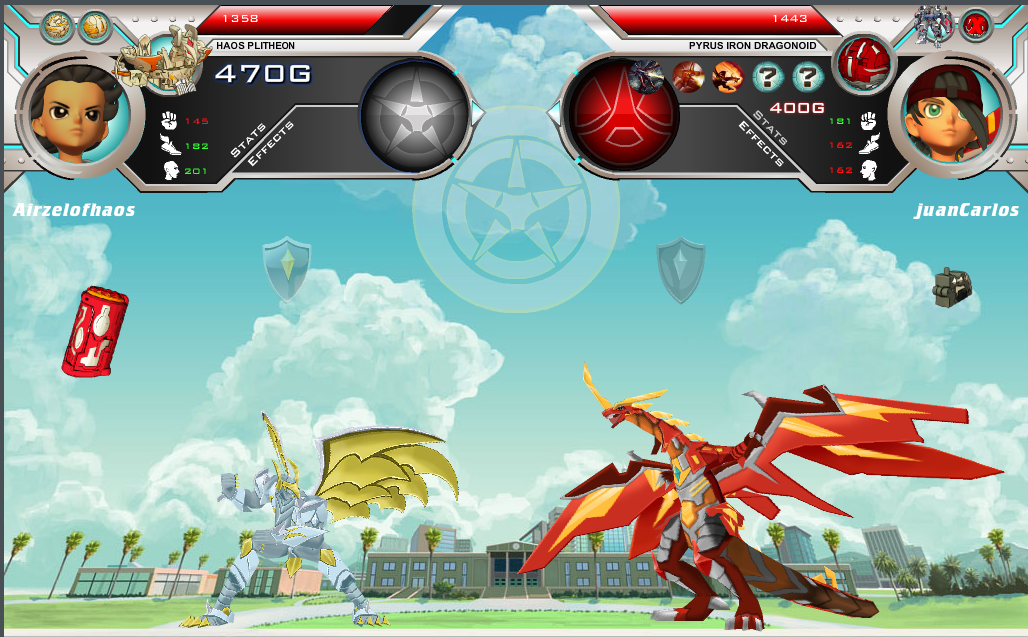Click the red Pyrus attribute orb

coord(621,113)
